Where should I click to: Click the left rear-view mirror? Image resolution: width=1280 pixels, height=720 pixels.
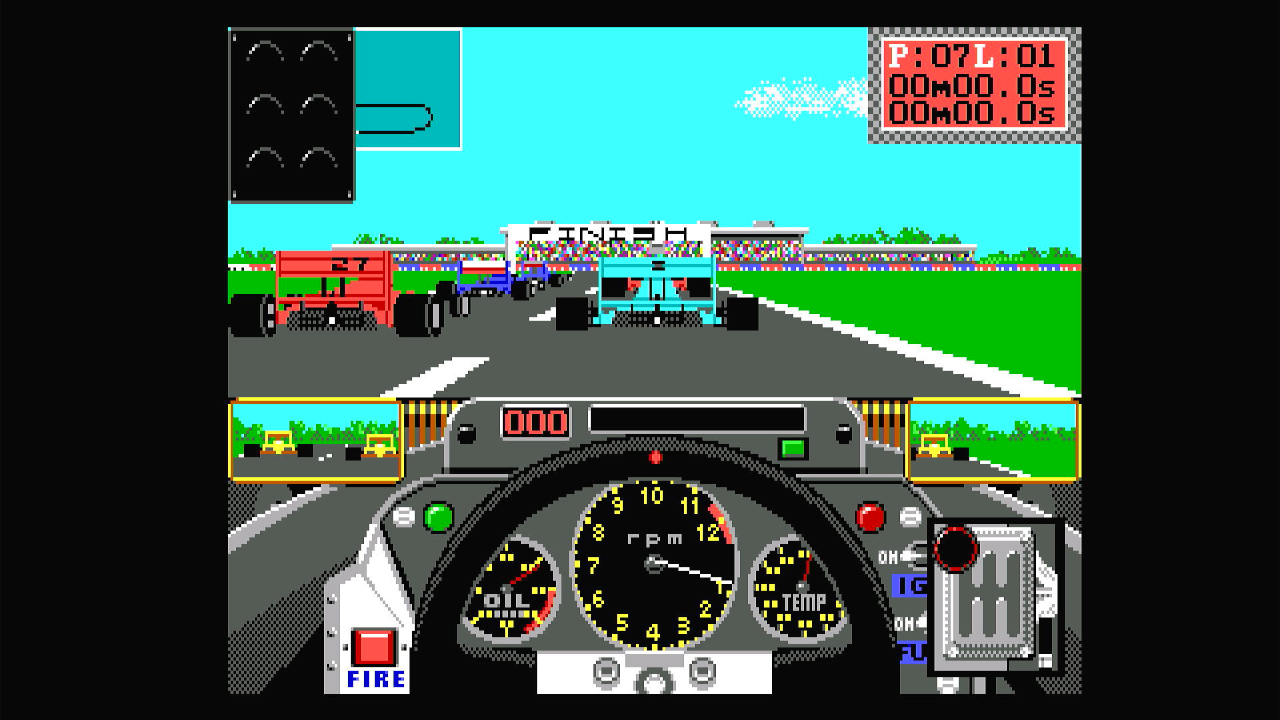click(x=316, y=440)
